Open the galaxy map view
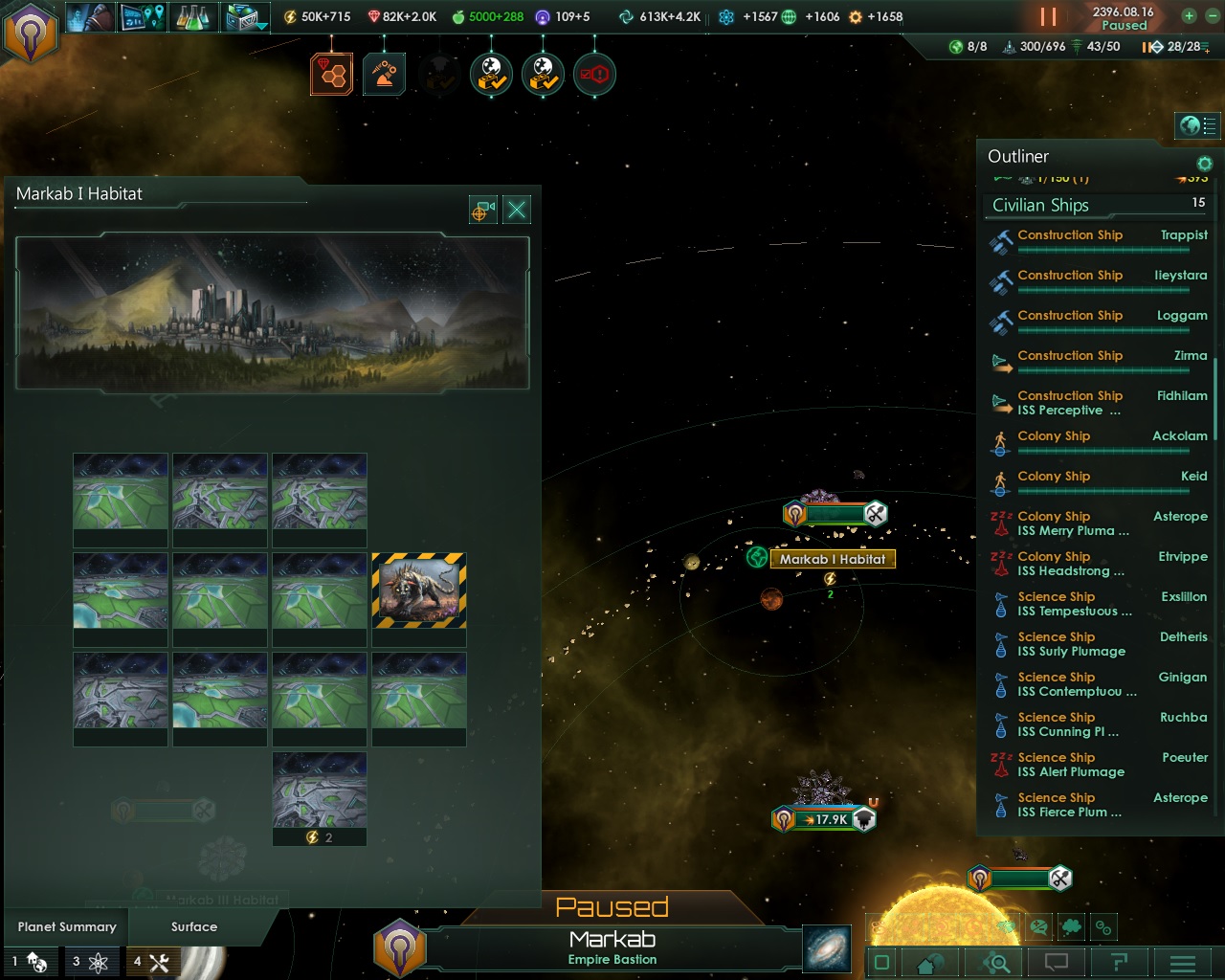This screenshot has height=980, width=1225. (x=827, y=947)
